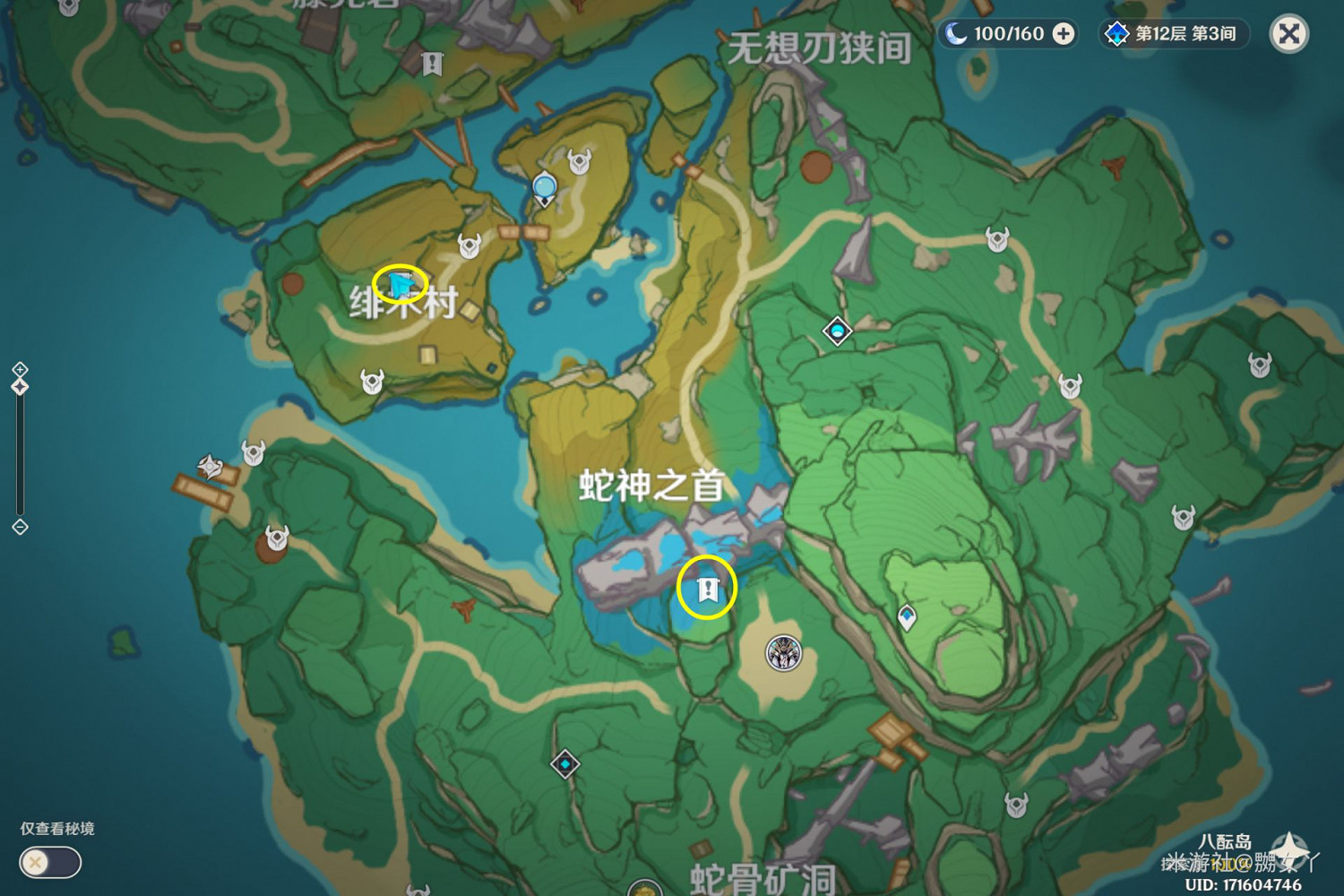This screenshot has width=1344, height=896.
Task: Click the moon-shaped Original Resin icon
Action: point(957,33)
